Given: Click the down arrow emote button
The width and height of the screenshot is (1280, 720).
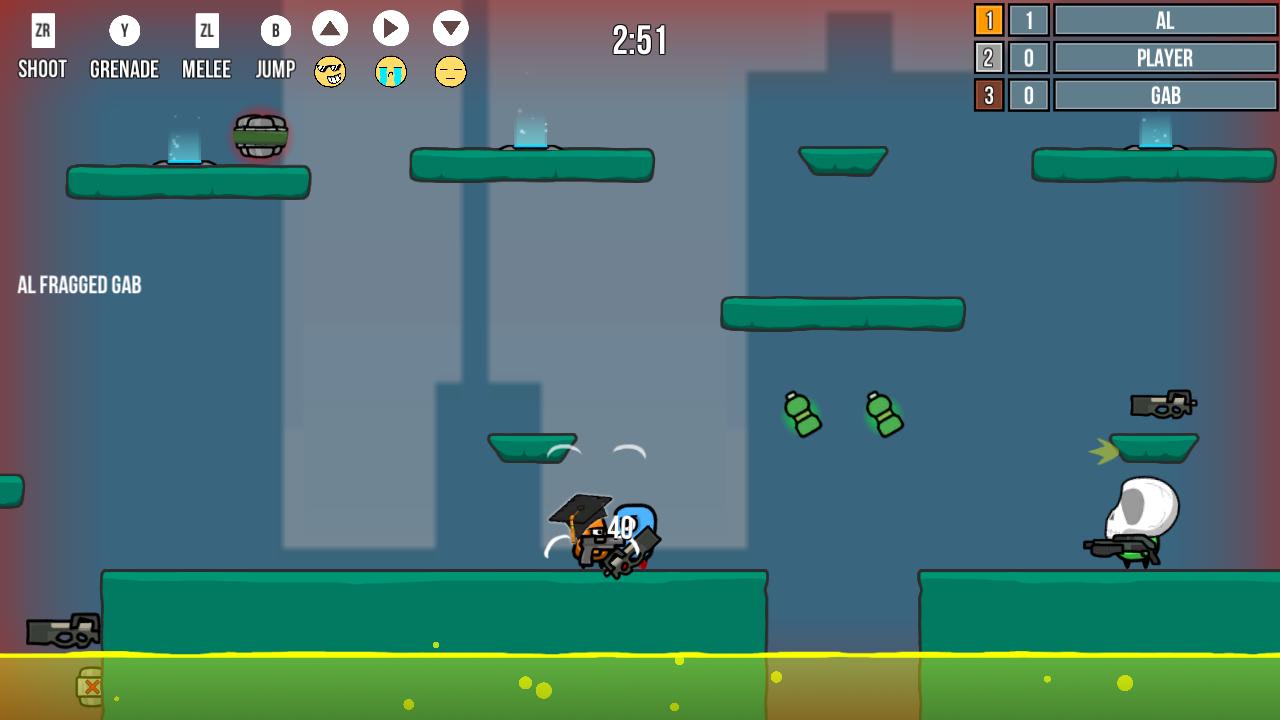Looking at the screenshot, I should (x=450, y=28).
